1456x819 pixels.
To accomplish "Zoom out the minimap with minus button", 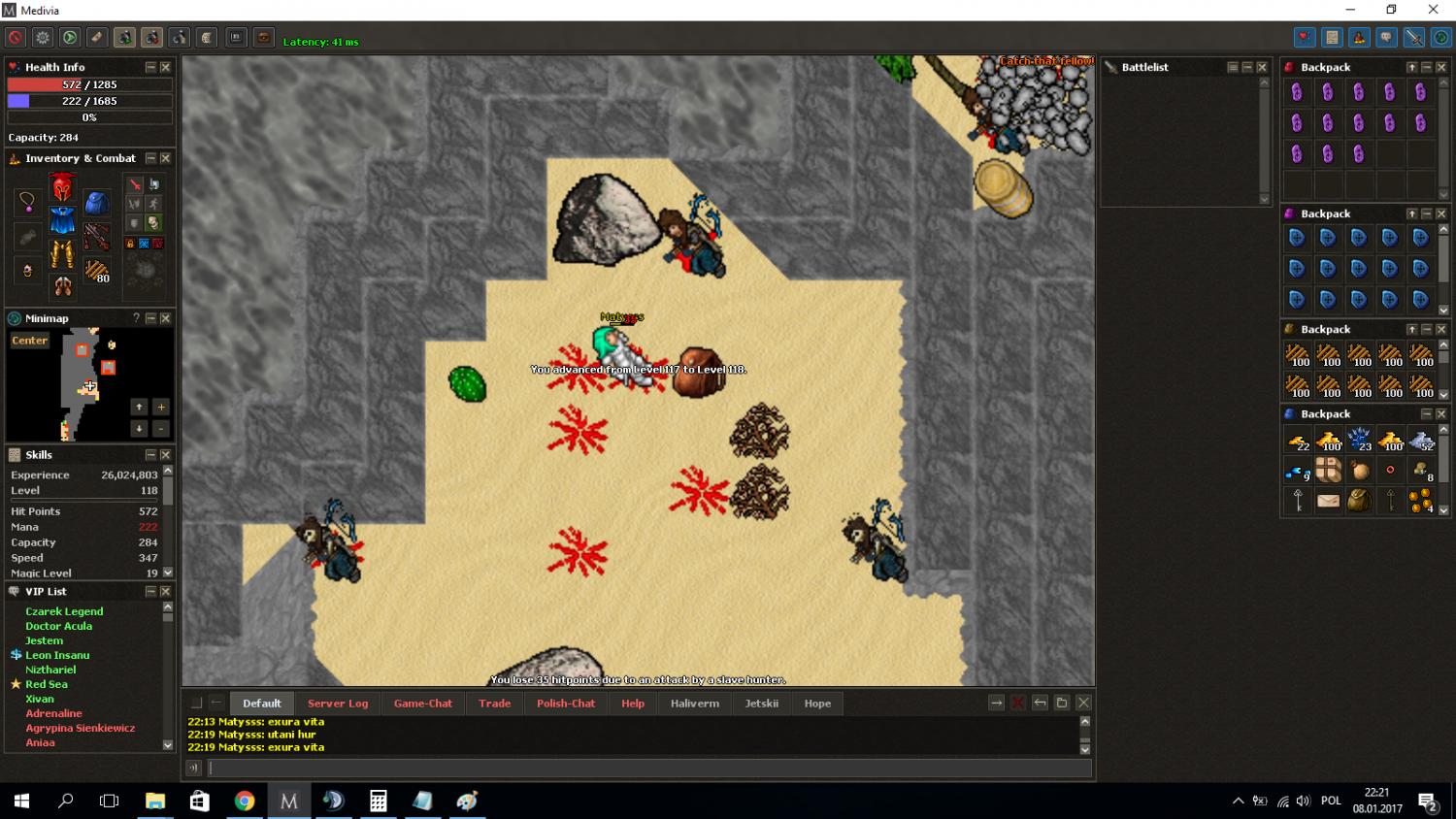I will 161,428.
